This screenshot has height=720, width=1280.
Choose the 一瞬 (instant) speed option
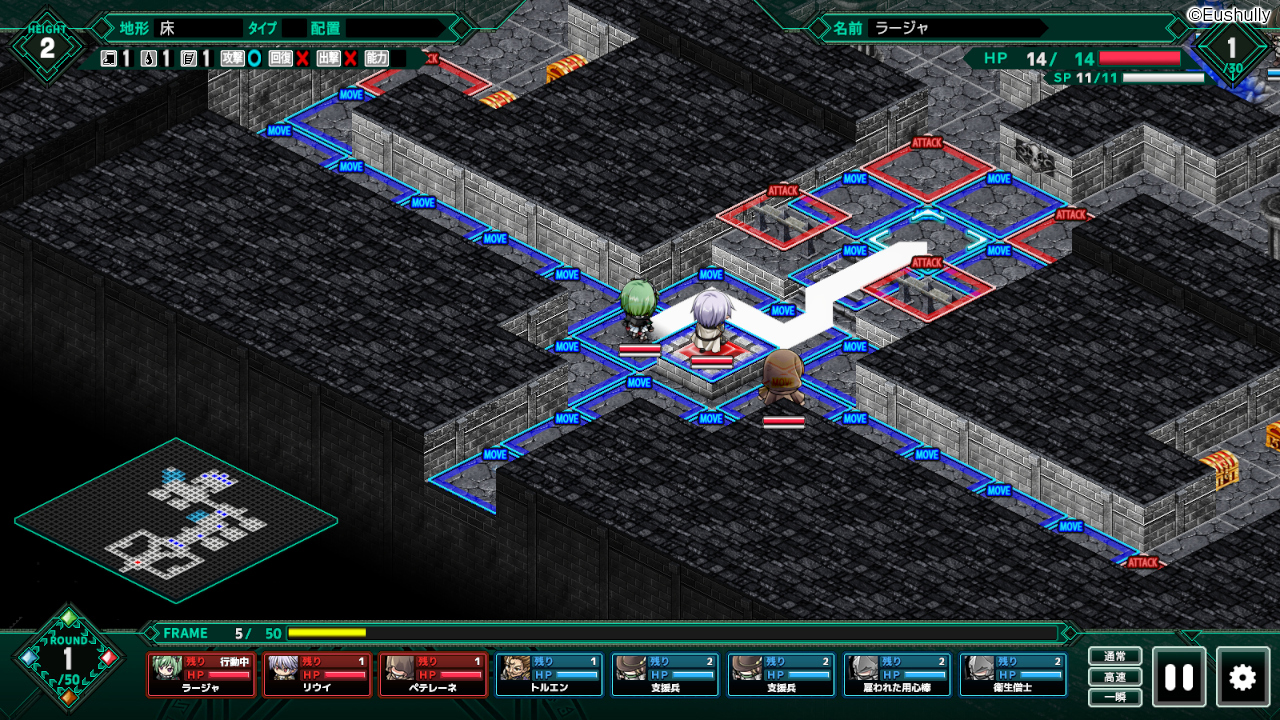(1115, 697)
